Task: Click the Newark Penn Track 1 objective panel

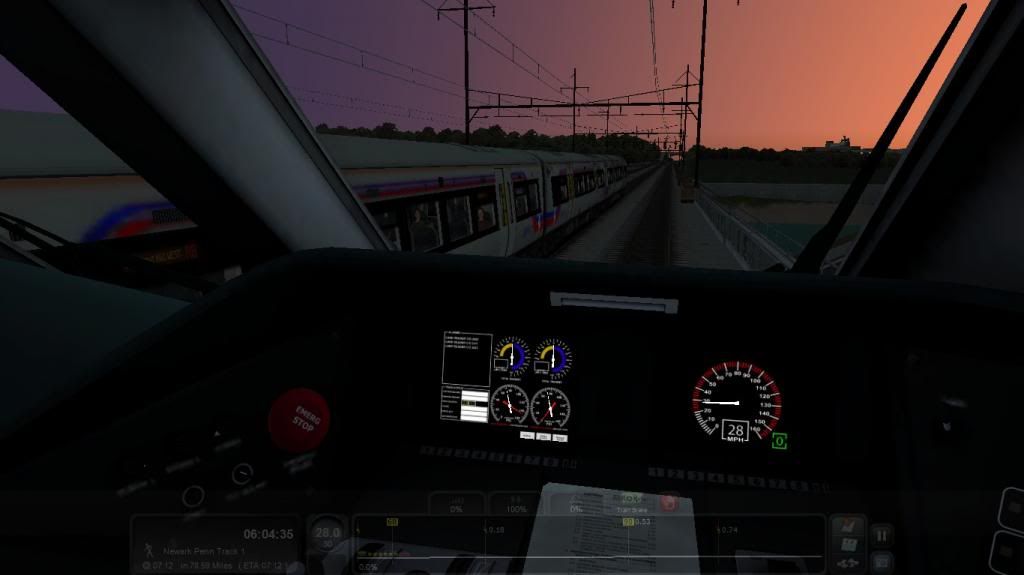Action: click(216, 544)
